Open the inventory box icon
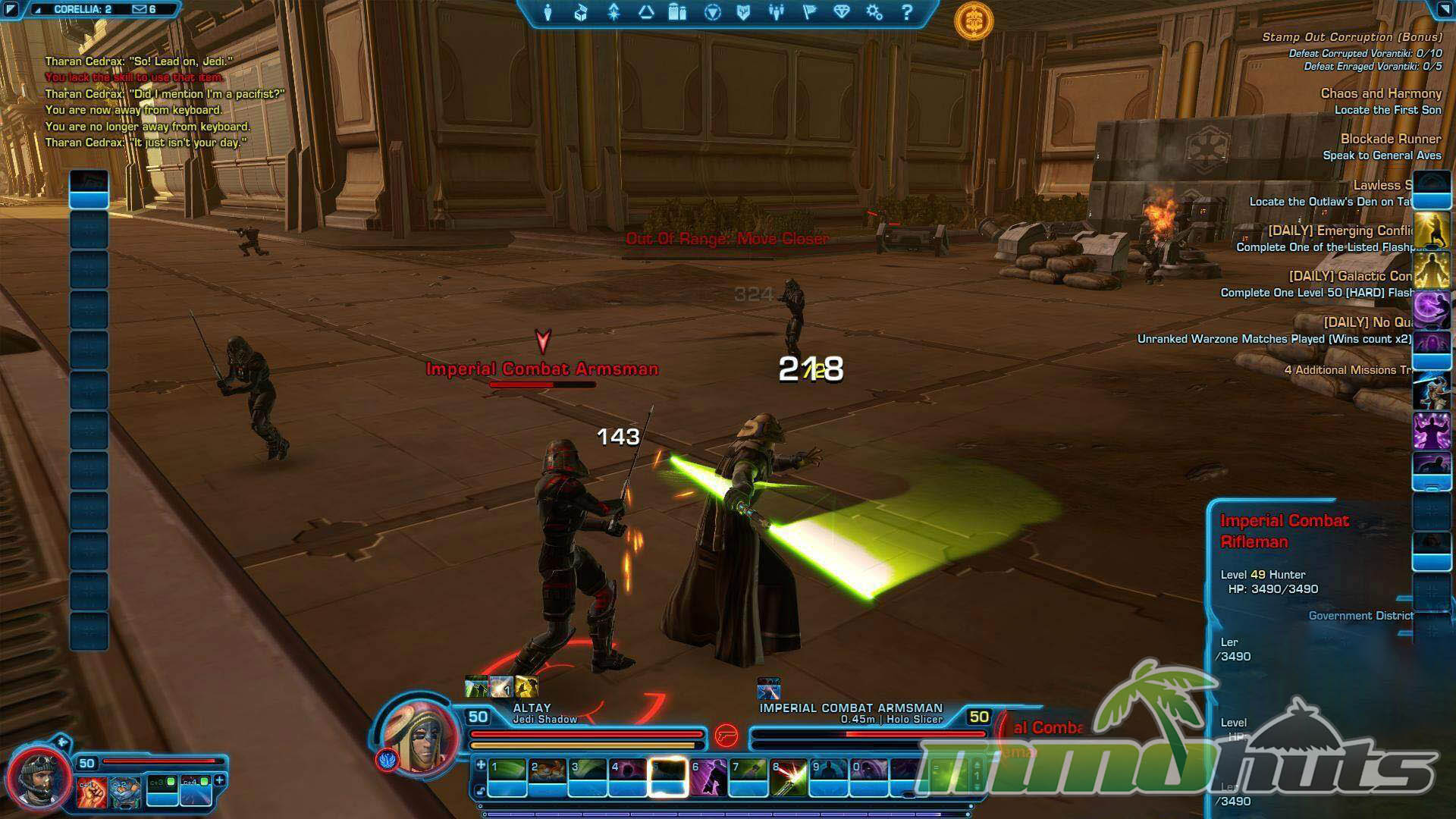This screenshot has width=1456, height=819. 581,13
